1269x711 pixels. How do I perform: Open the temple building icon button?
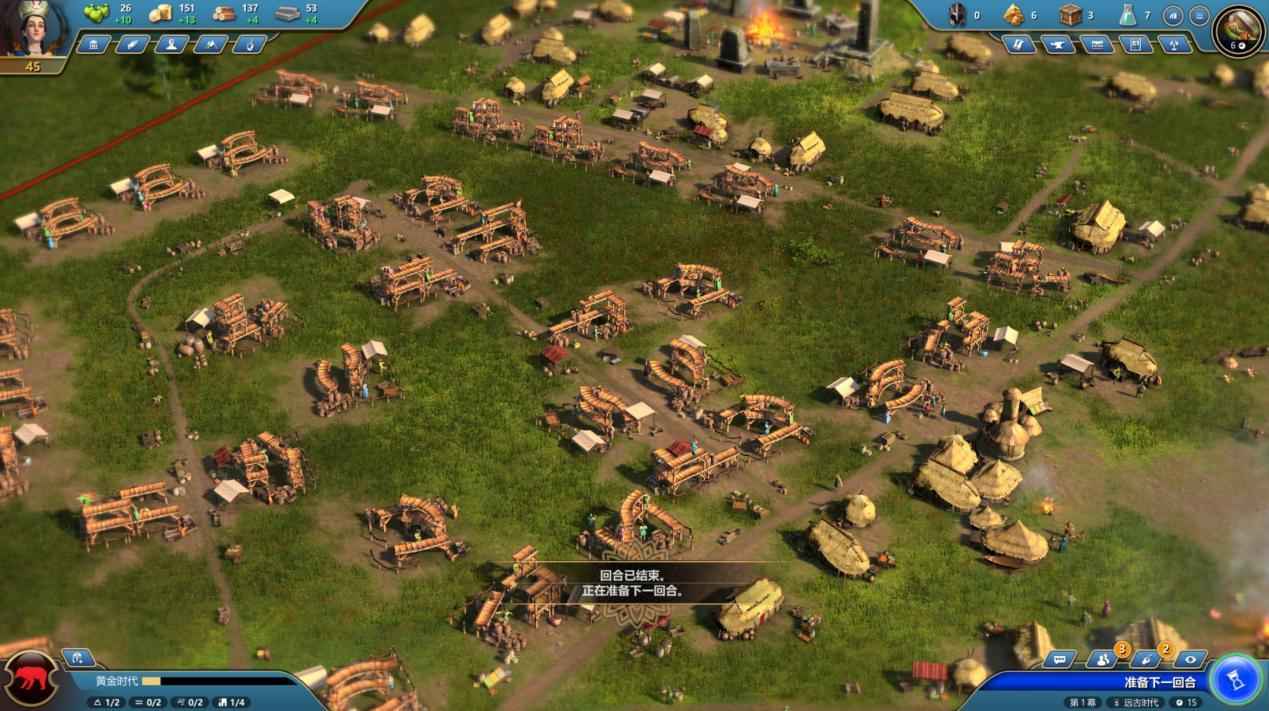pos(93,44)
